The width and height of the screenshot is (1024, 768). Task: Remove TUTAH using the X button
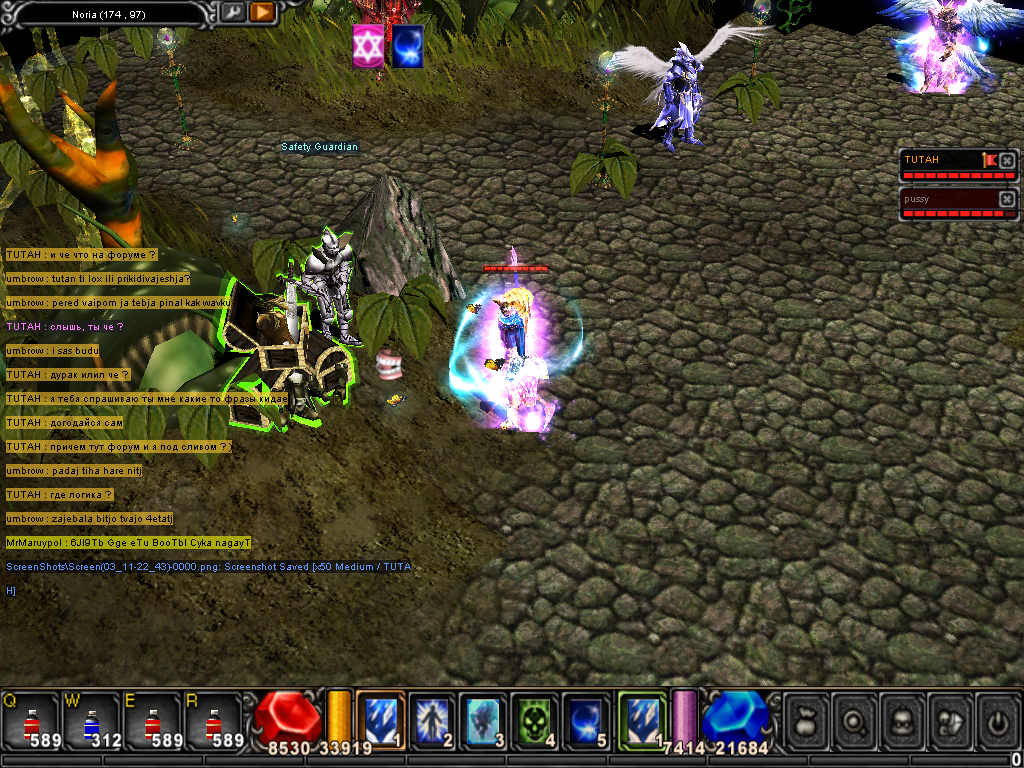(x=1007, y=160)
